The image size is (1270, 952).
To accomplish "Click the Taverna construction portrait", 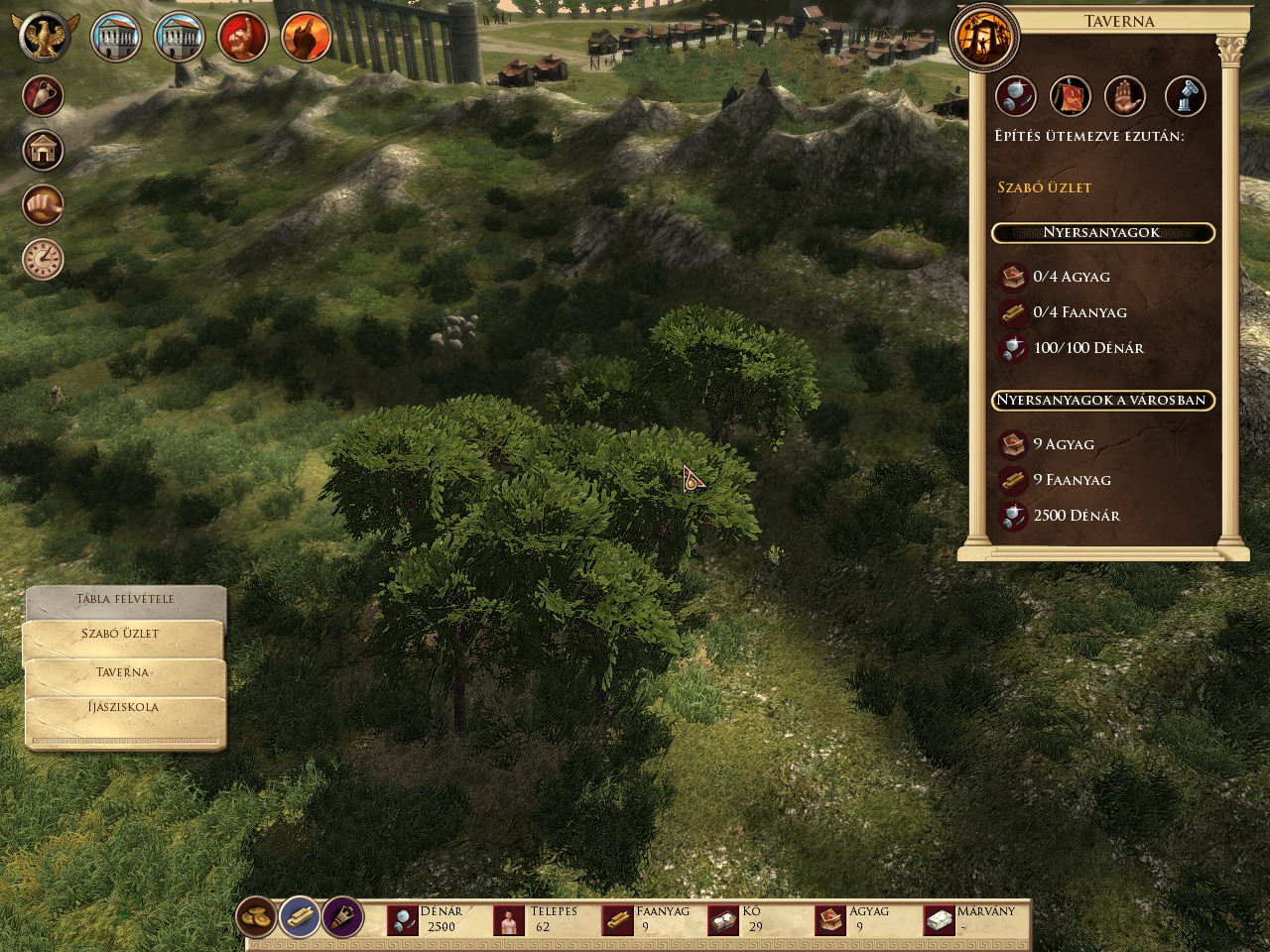I will click(x=983, y=37).
